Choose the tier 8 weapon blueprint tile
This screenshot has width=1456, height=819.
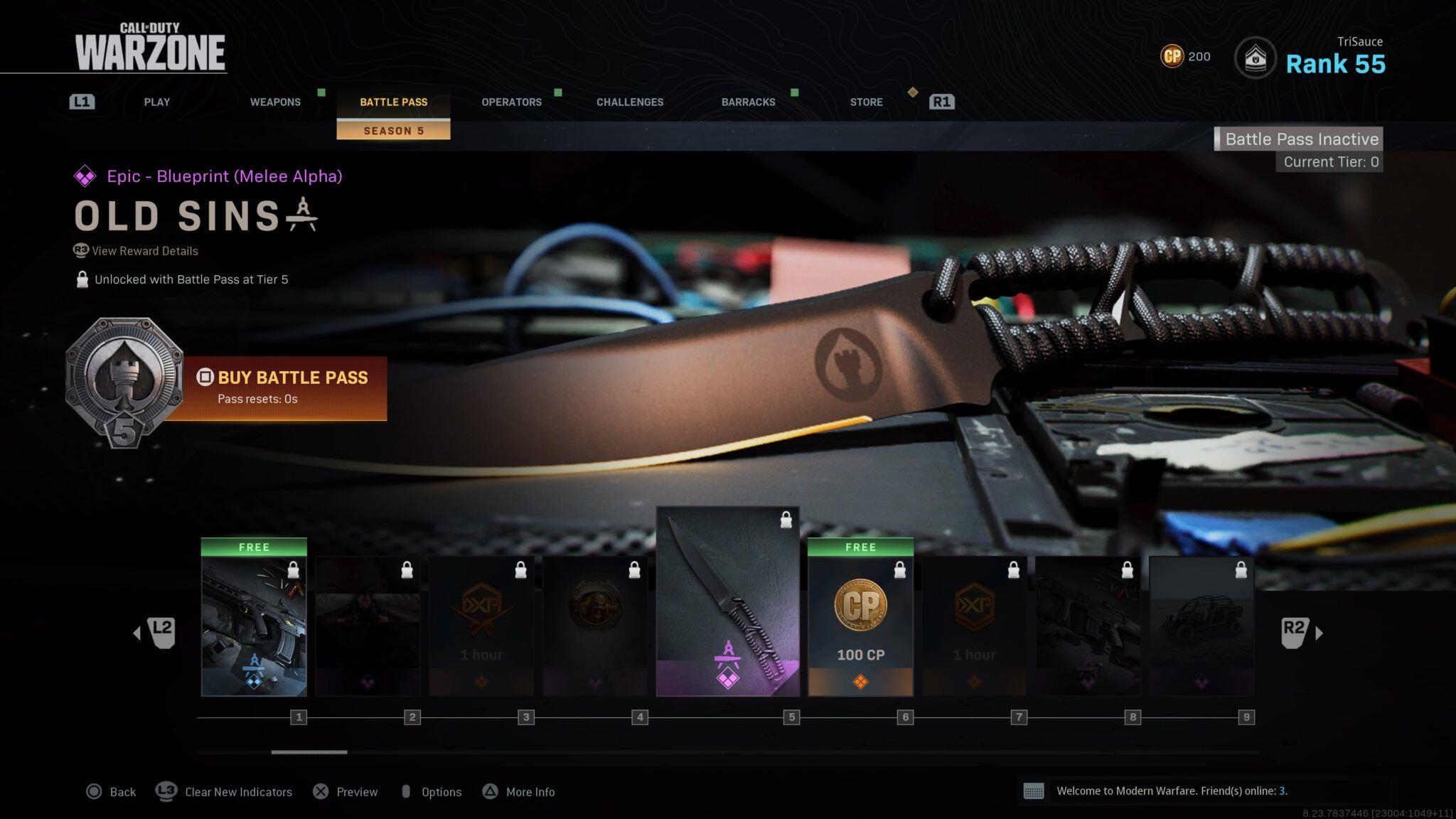[1088, 626]
